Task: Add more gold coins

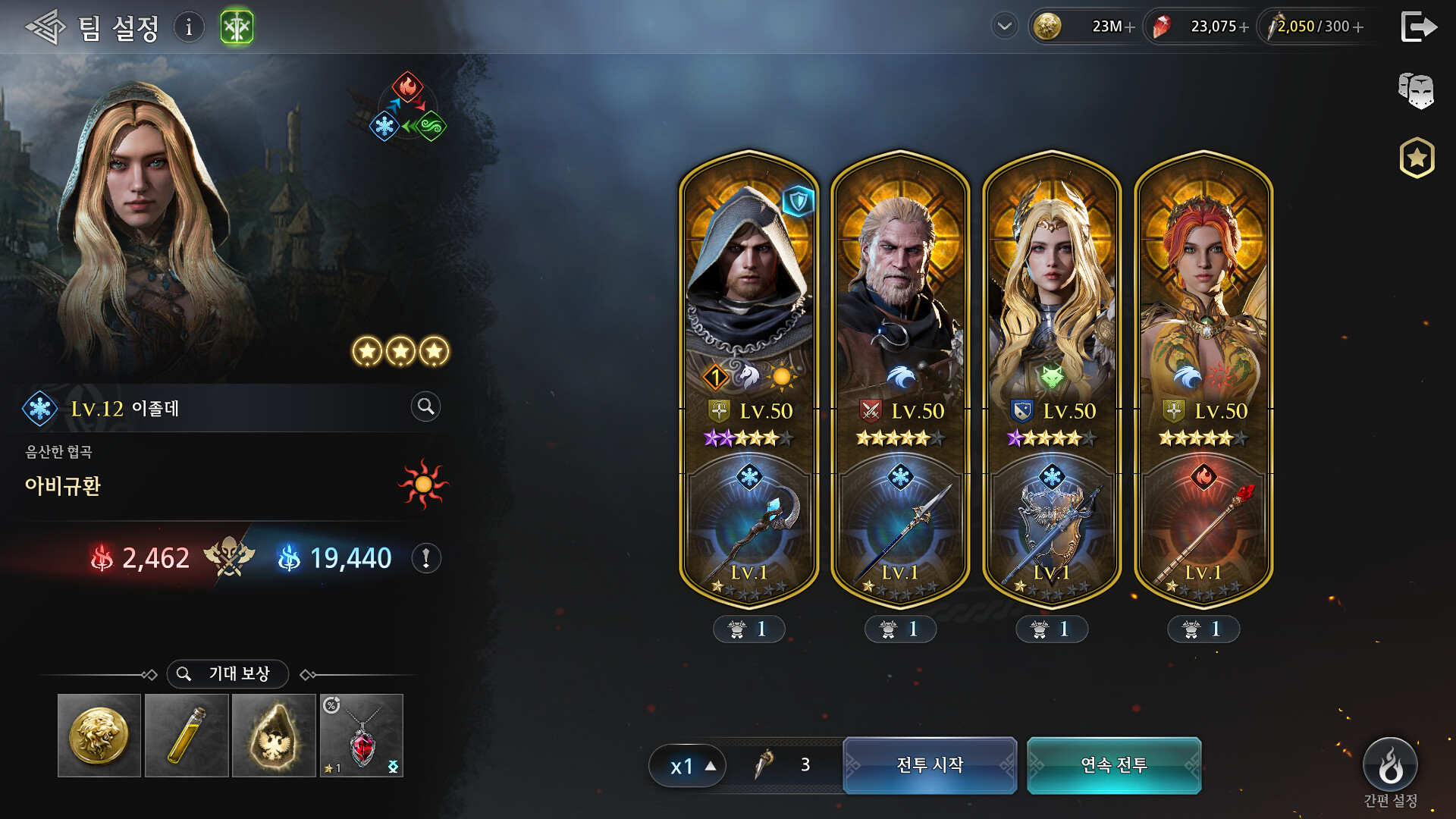Action: 1130,27
